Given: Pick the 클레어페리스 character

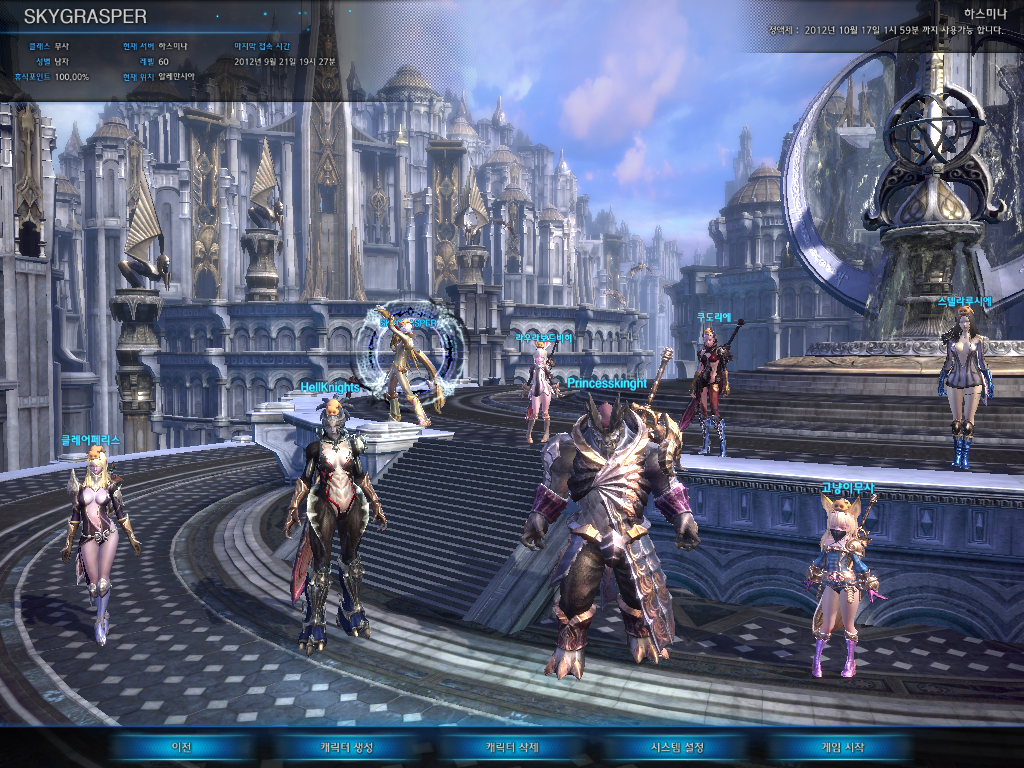Looking at the screenshot, I should (98, 540).
